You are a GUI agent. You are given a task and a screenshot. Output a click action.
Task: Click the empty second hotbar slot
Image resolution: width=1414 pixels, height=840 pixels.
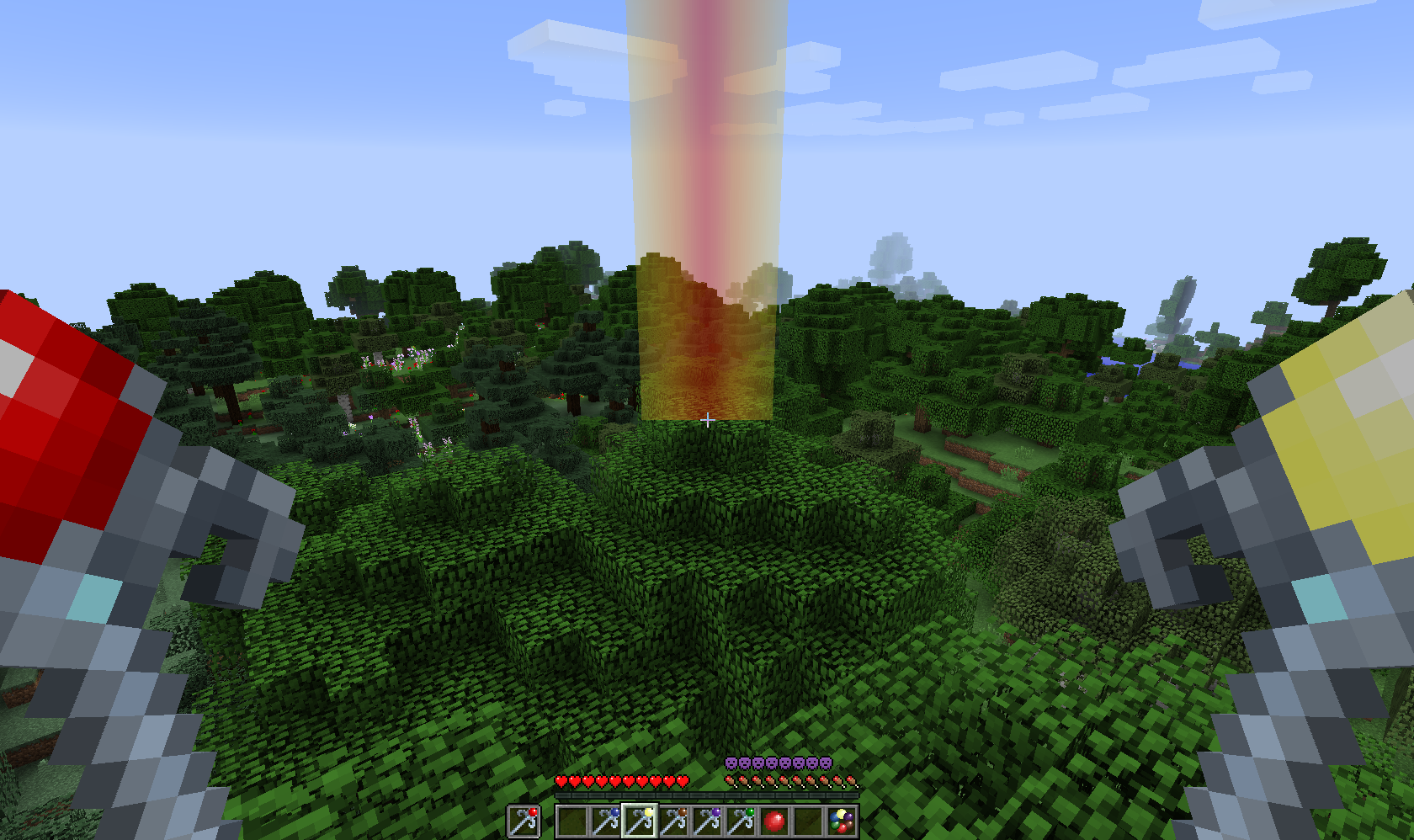pyautogui.click(x=571, y=821)
